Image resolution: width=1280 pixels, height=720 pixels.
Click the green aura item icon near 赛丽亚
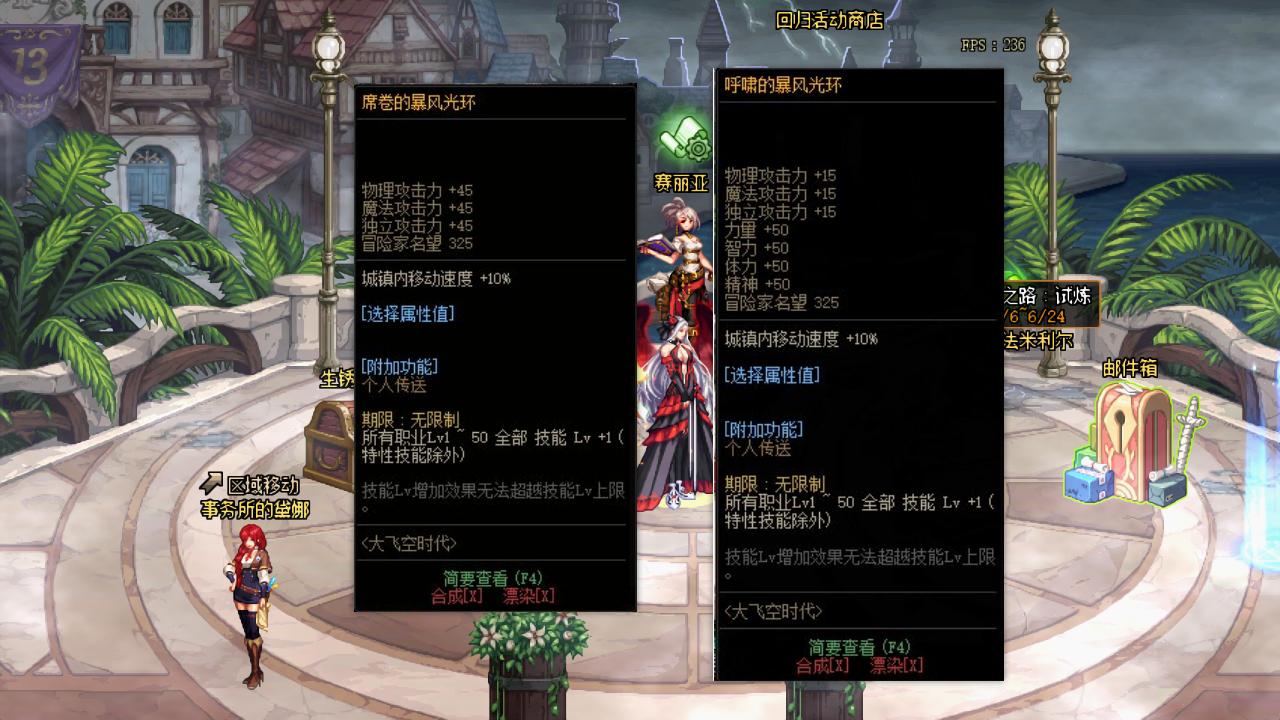tap(681, 138)
